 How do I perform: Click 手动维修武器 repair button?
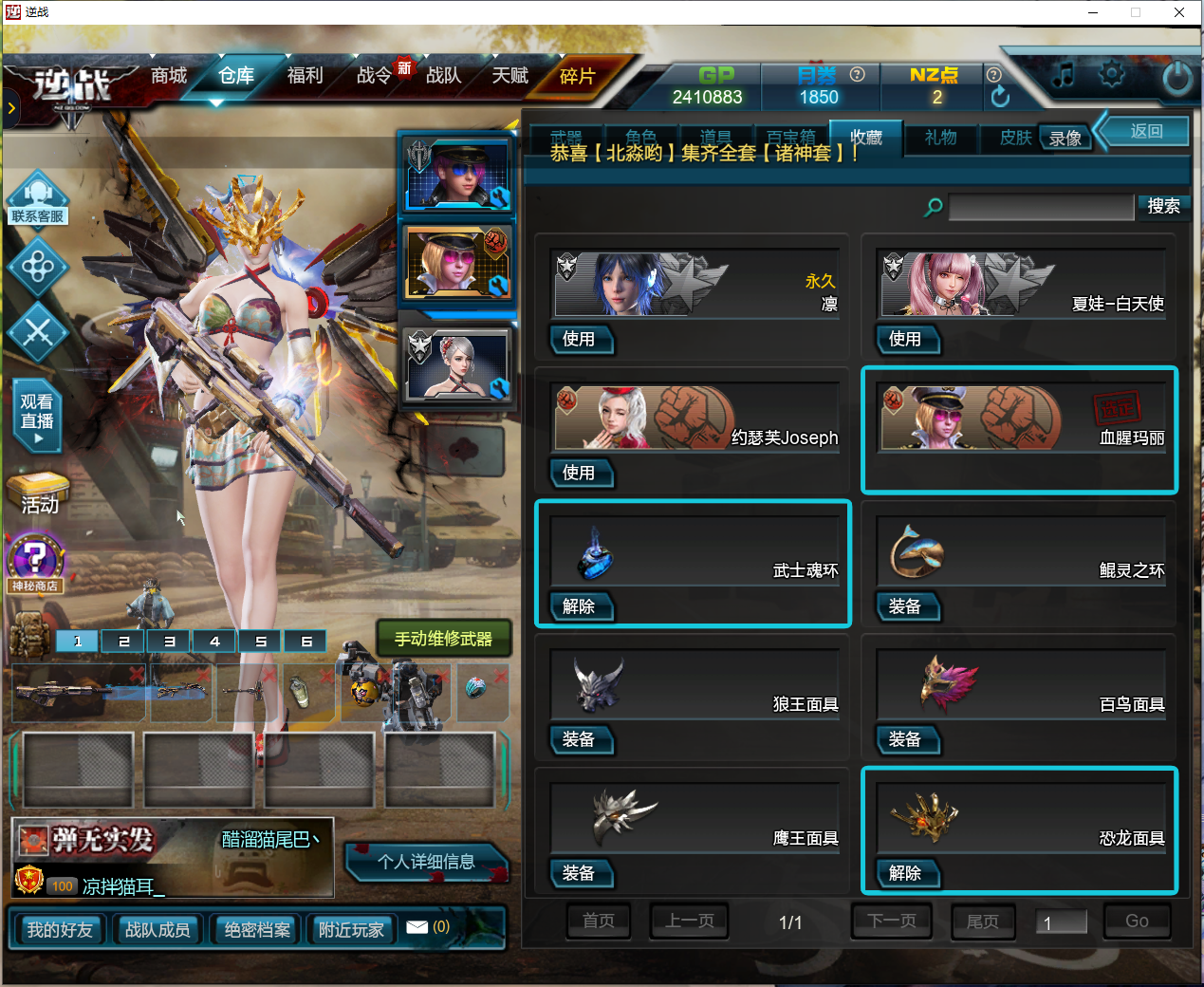443,639
